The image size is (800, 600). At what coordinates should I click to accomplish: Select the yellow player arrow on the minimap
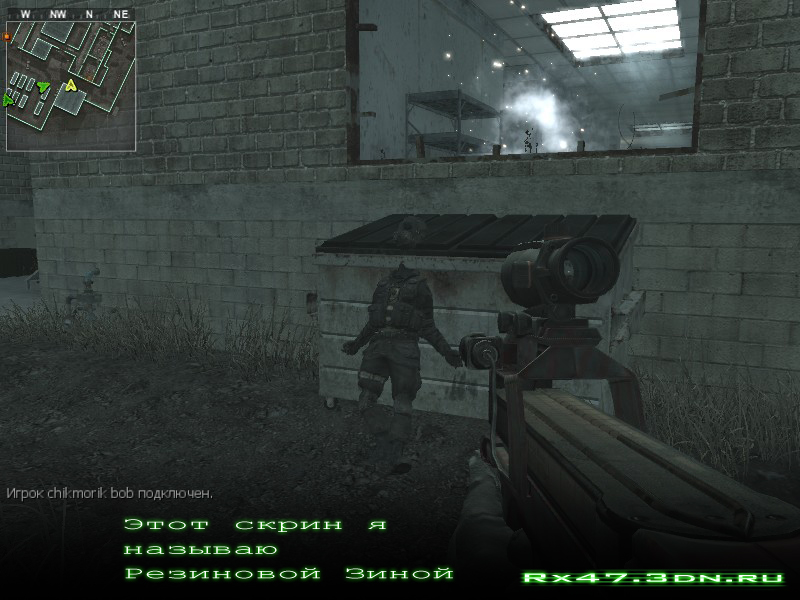pyautogui.click(x=71, y=86)
